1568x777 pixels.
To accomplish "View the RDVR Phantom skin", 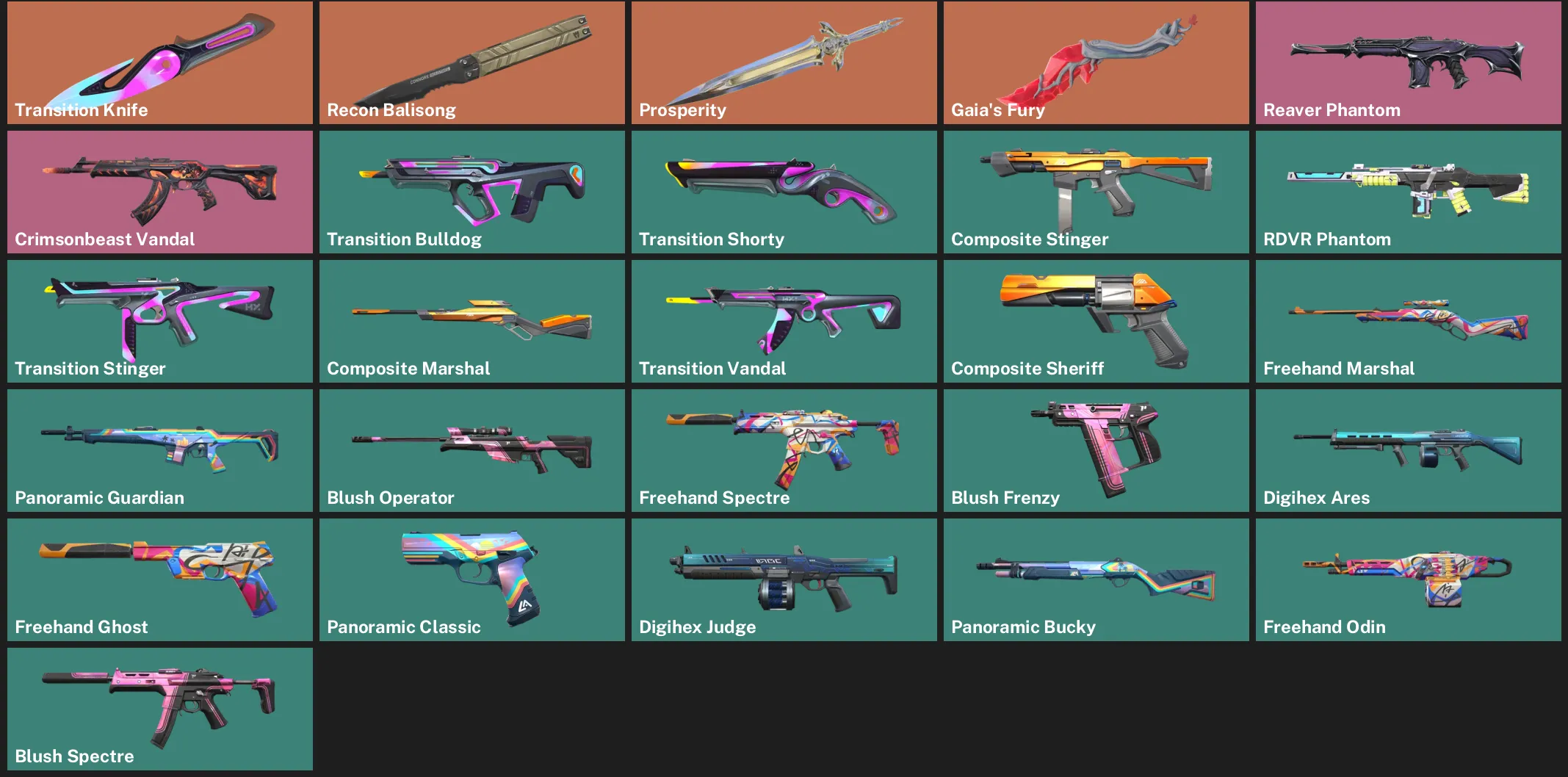I will (x=1407, y=192).
